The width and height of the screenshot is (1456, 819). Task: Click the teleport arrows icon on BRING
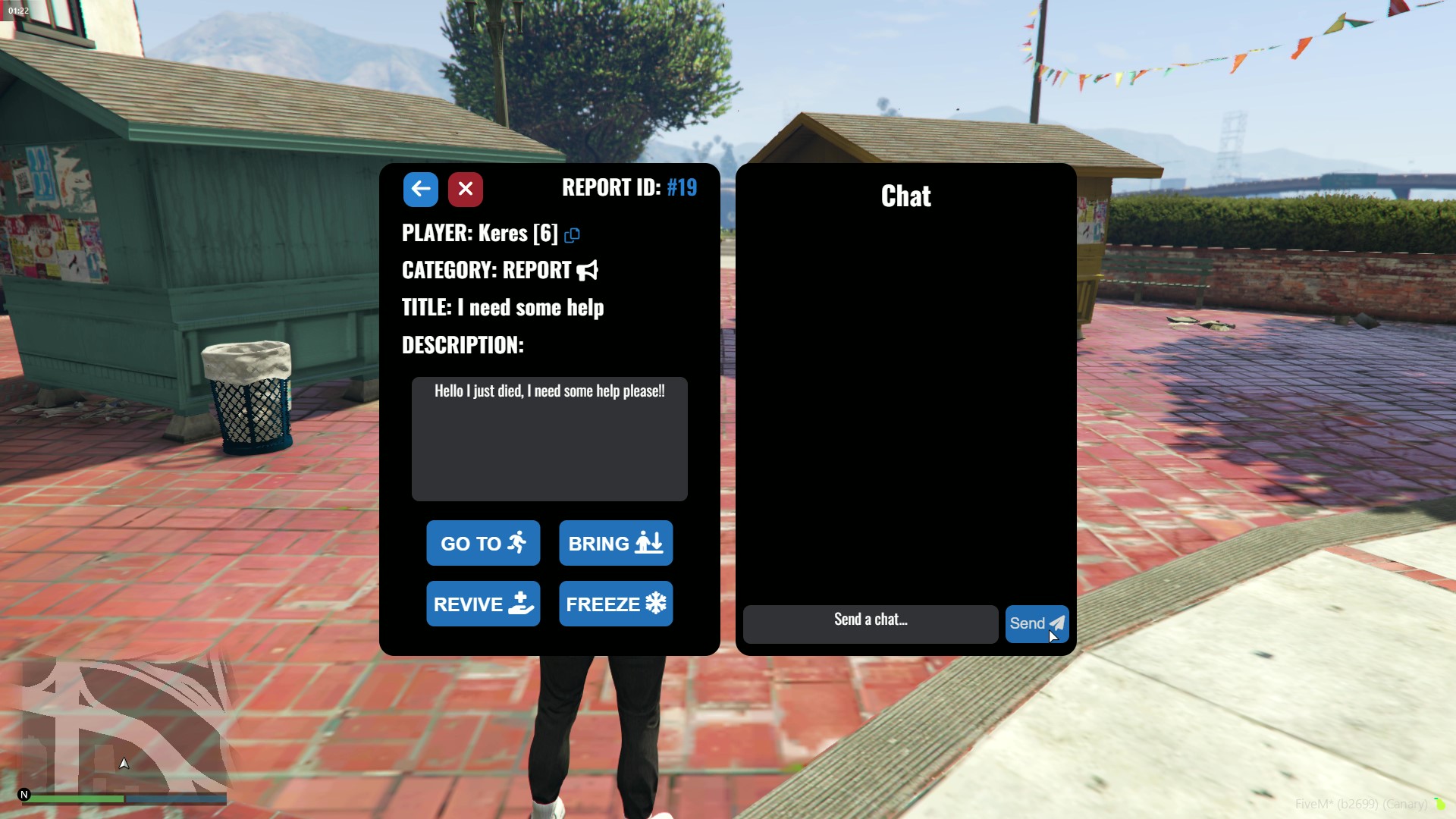coord(648,543)
